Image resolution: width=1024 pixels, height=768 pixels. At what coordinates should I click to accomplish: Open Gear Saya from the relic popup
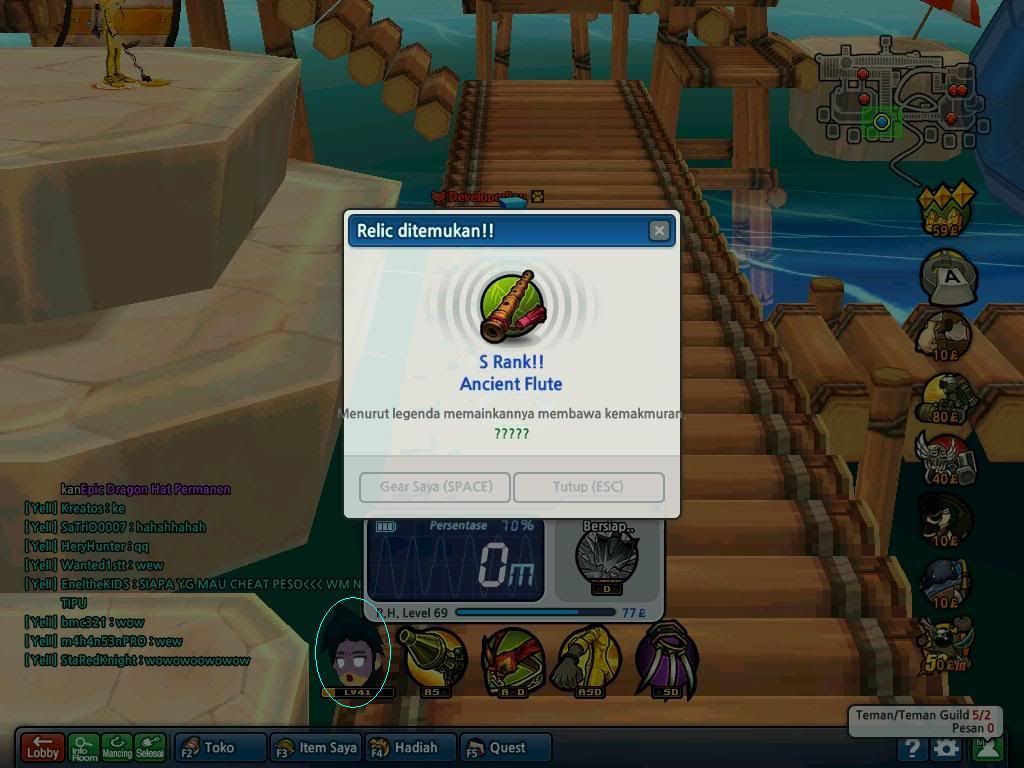[x=435, y=487]
